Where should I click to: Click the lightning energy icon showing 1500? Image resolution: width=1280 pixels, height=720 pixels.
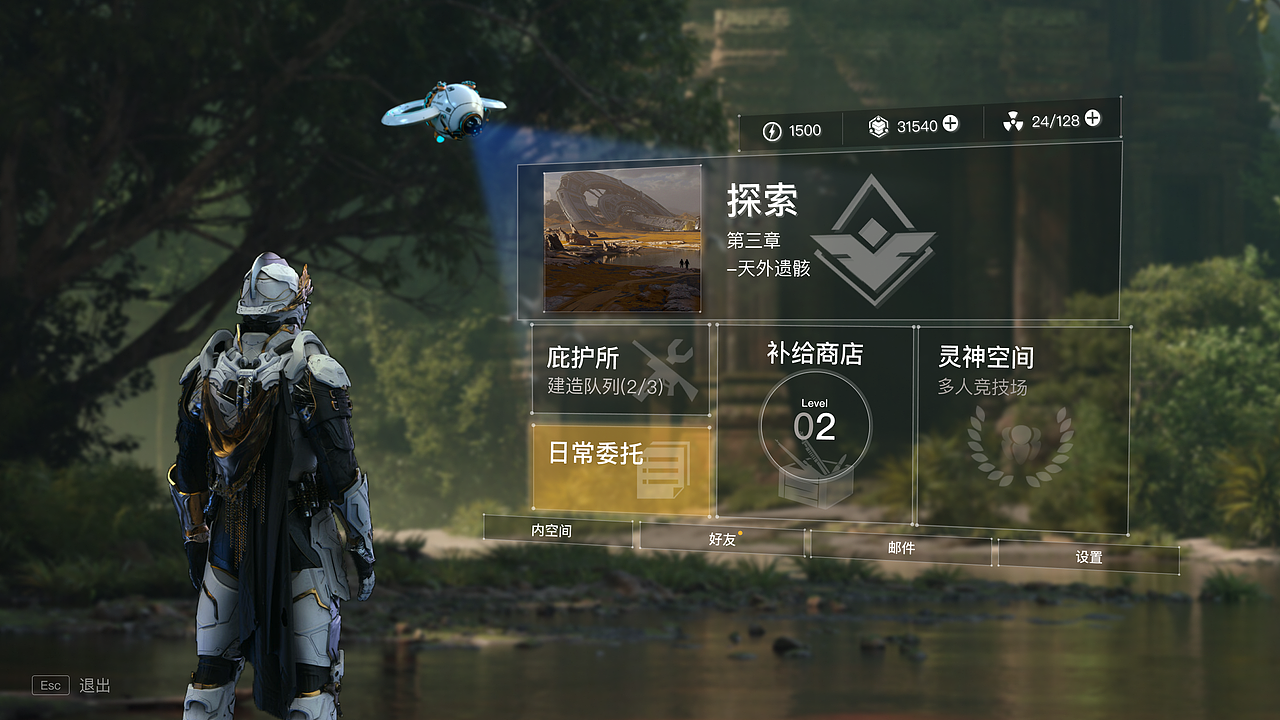(771, 130)
